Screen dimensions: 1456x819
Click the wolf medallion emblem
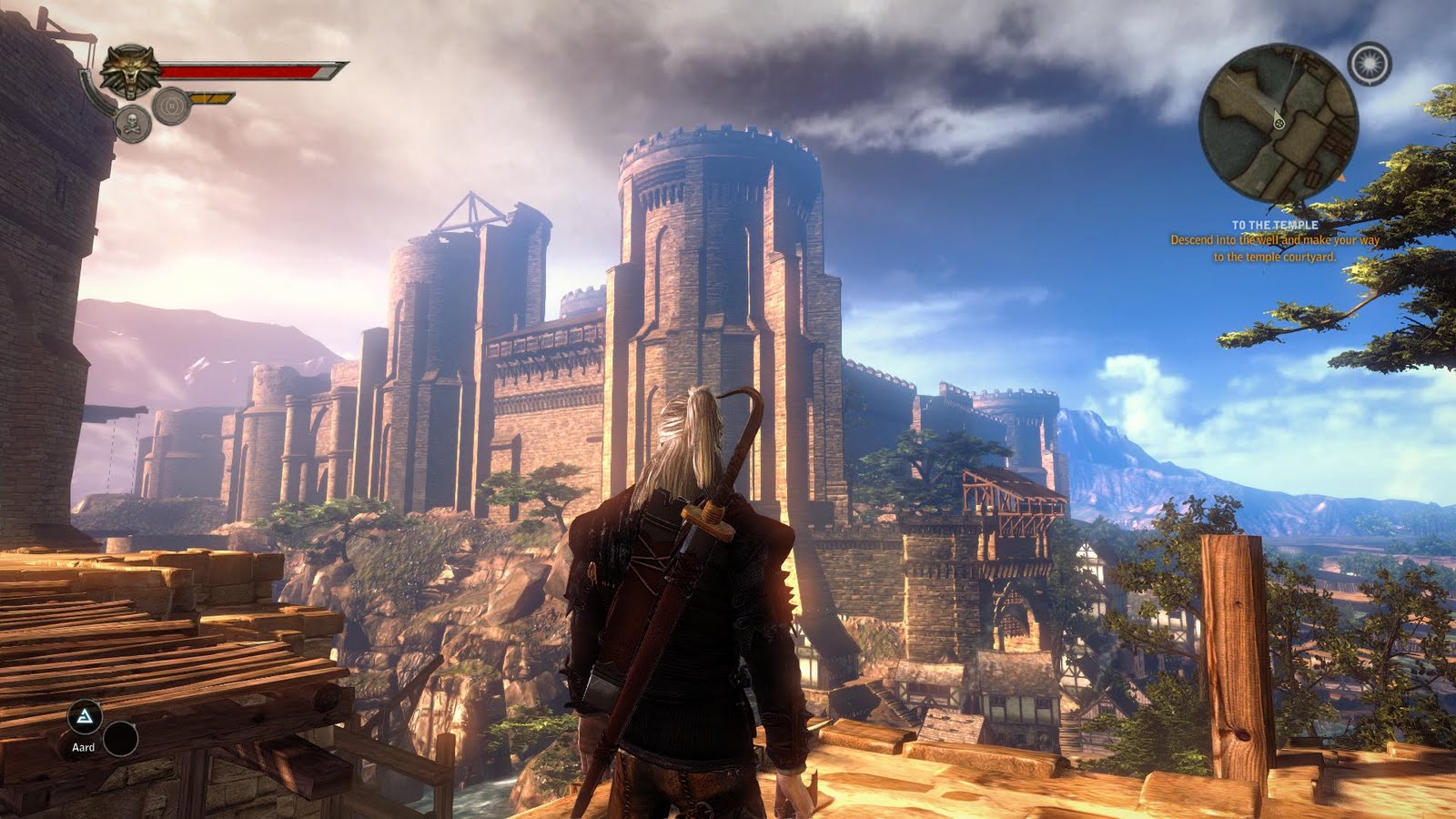pyautogui.click(x=130, y=69)
